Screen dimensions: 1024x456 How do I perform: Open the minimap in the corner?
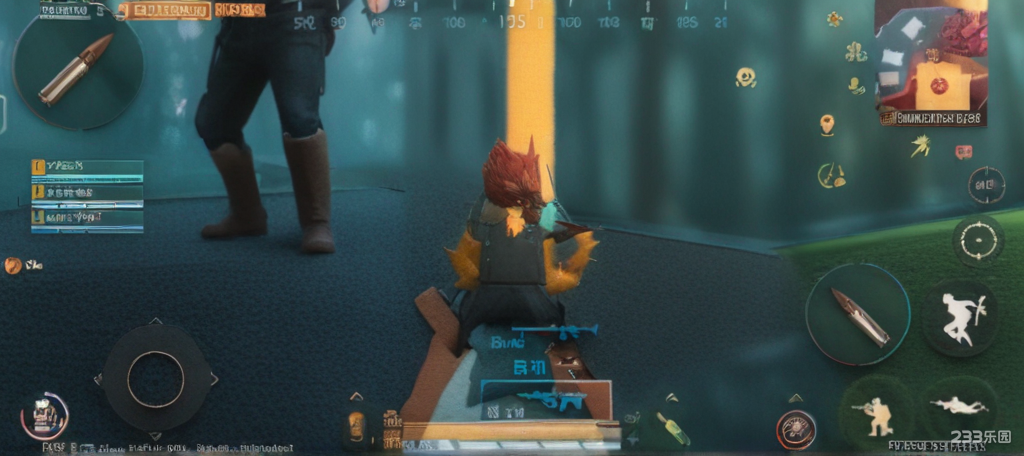click(930, 62)
